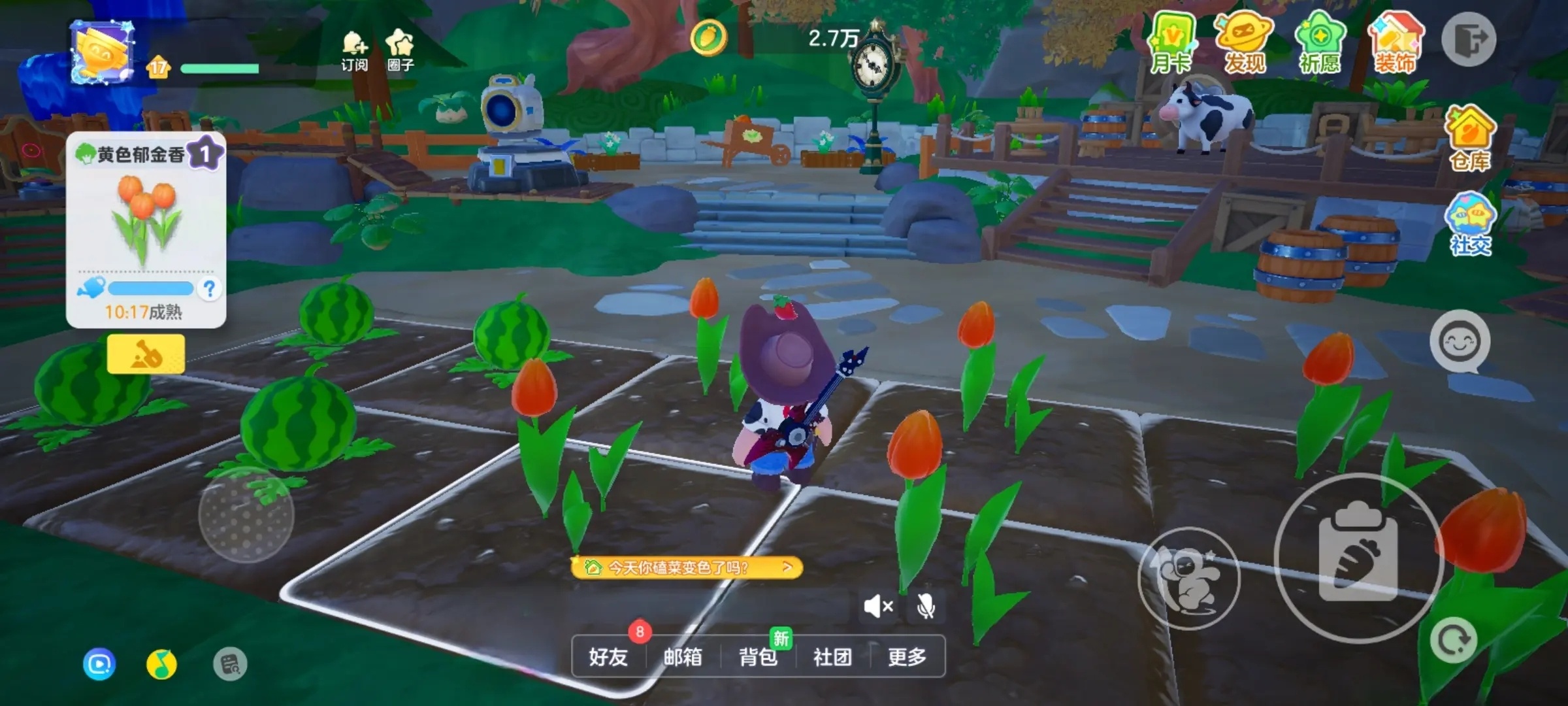Open the 月卡 monthly card menu
Image resolution: width=1568 pixels, height=706 pixels.
(x=1171, y=43)
